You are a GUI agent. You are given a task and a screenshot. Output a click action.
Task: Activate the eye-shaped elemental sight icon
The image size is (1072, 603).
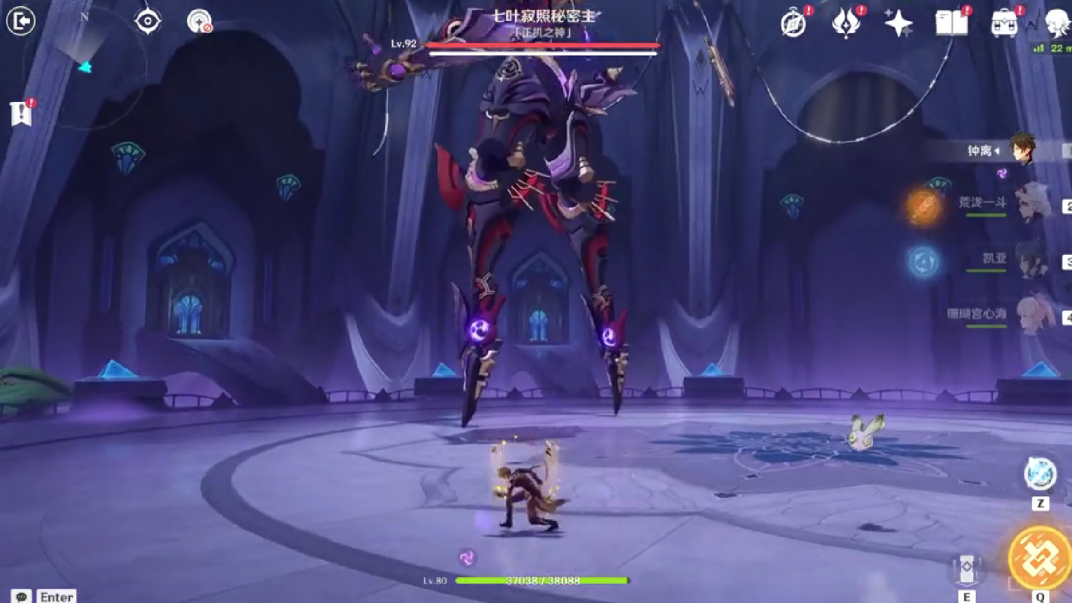pos(148,21)
